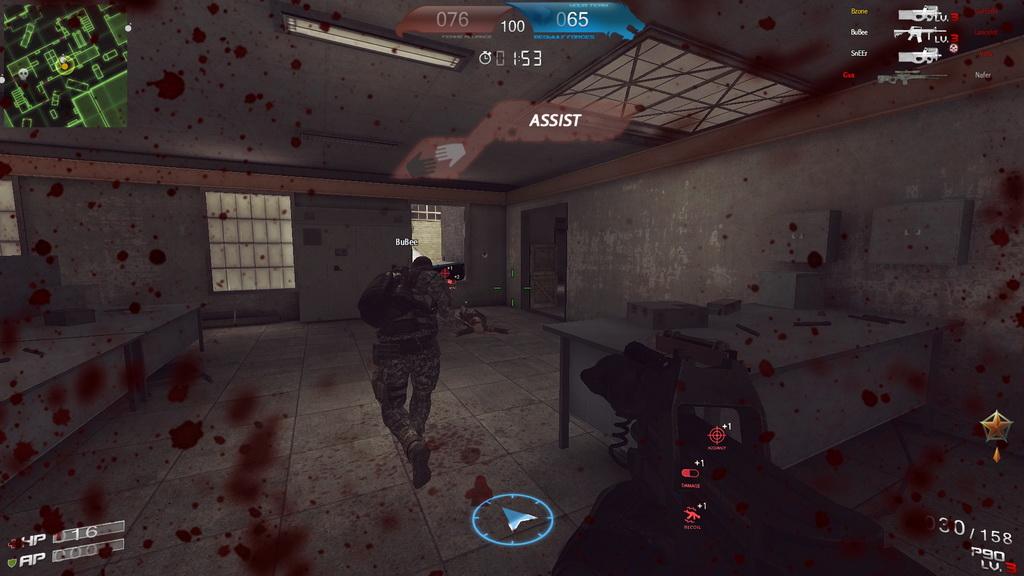Click the P90 weapon level label

pyautogui.click(x=988, y=559)
